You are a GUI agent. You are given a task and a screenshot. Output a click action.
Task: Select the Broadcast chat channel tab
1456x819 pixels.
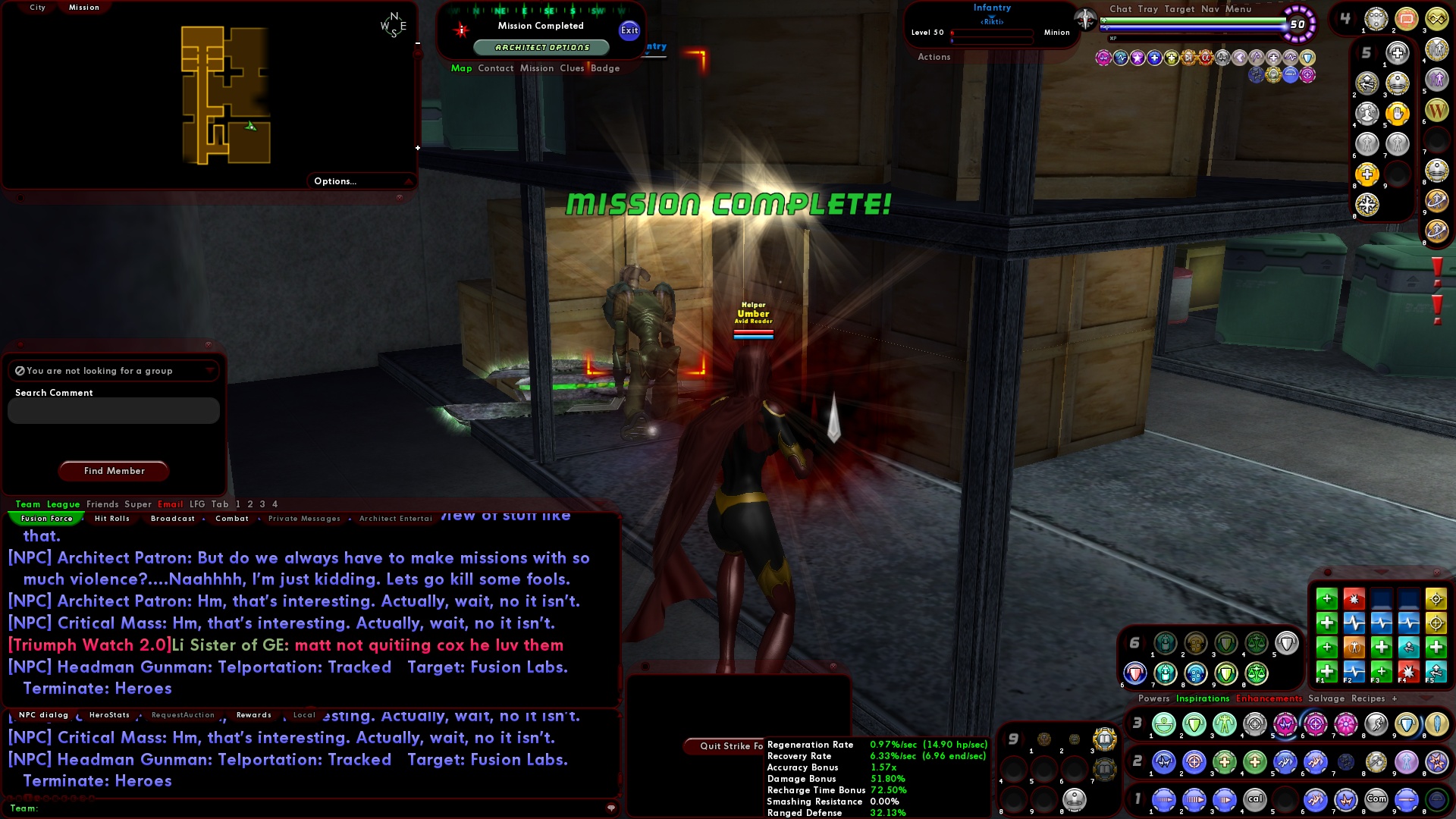pyautogui.click(x=173, y=518)
